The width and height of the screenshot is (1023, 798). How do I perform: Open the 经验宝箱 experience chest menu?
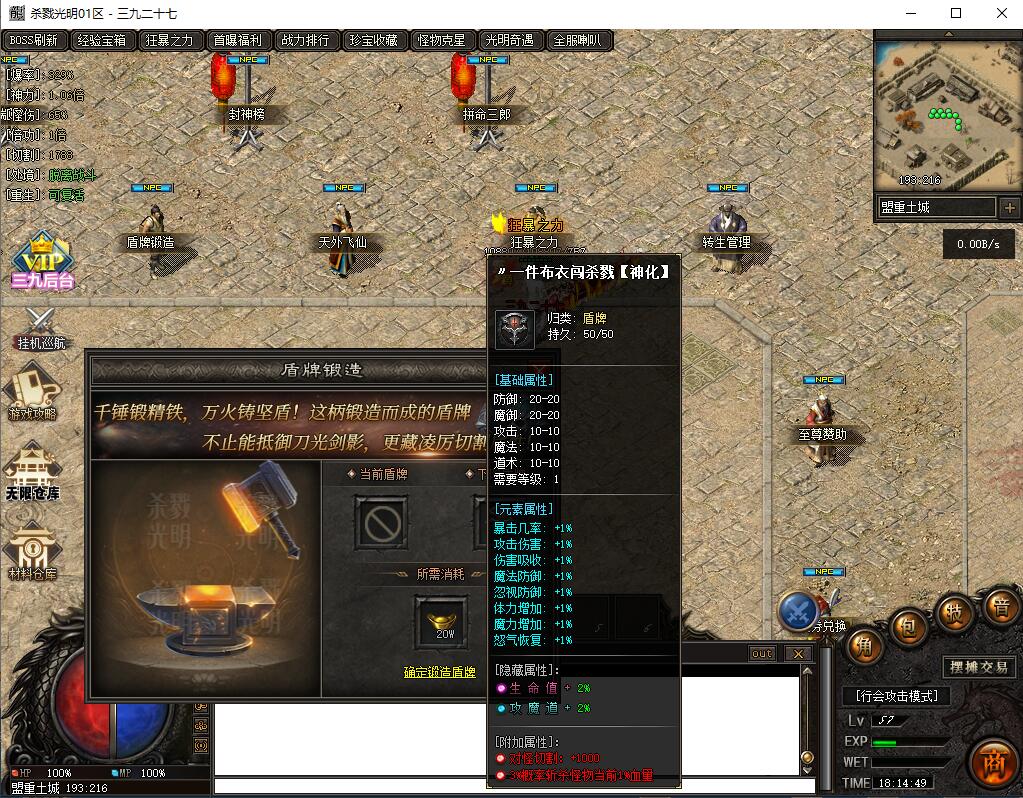point(102,41)
